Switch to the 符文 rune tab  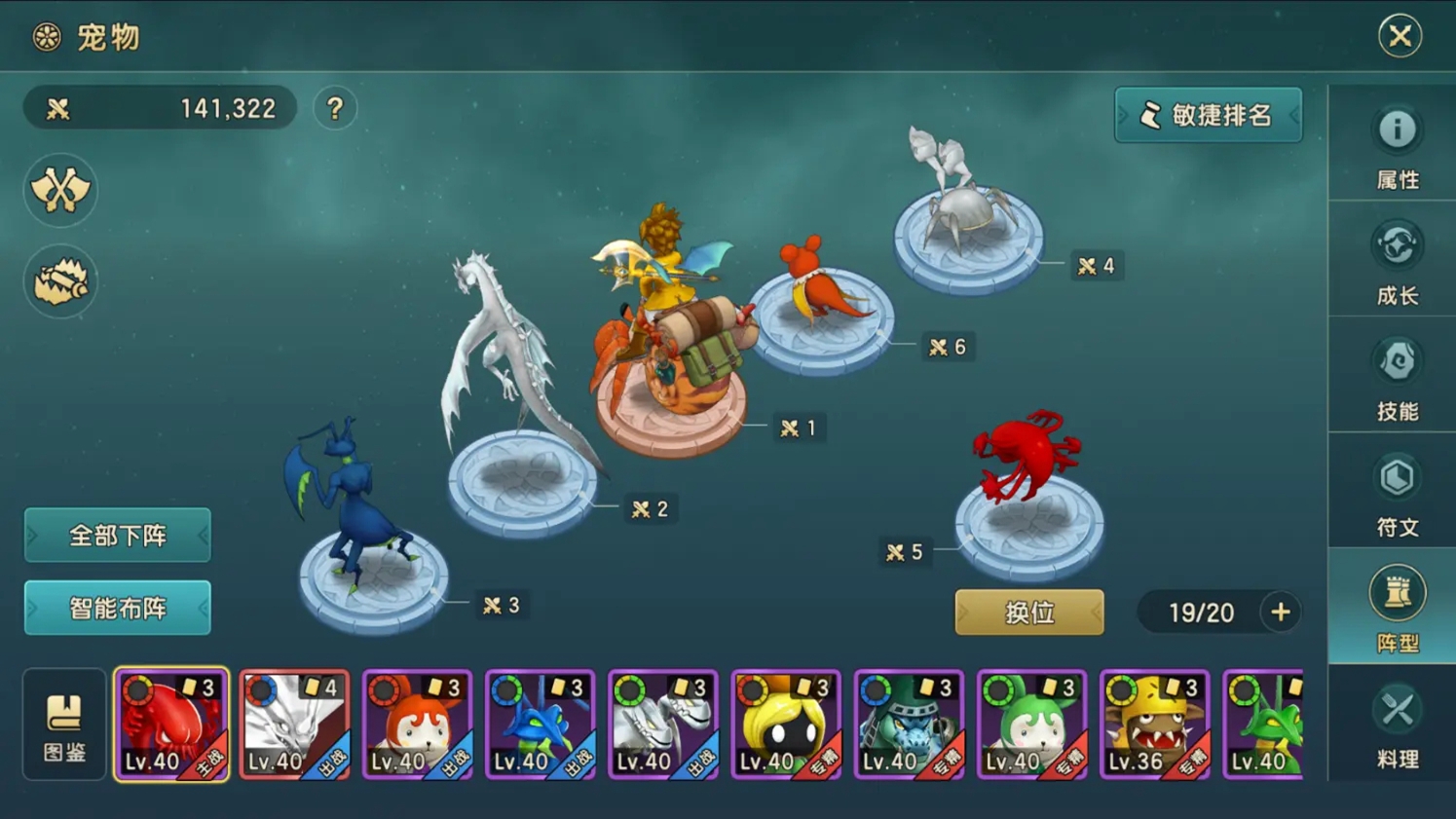[1397, 494]
